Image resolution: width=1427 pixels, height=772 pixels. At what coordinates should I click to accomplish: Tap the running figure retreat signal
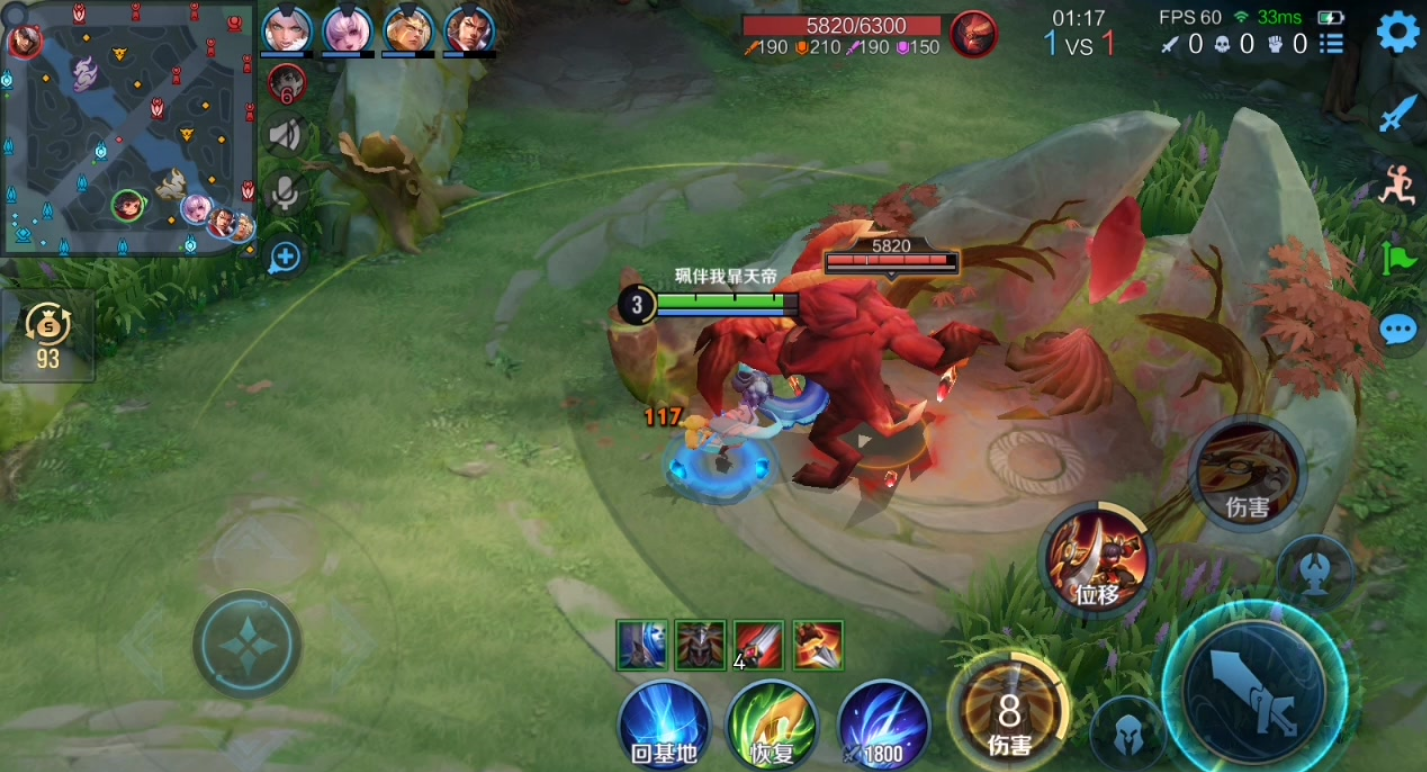(x=1398, y=186)
